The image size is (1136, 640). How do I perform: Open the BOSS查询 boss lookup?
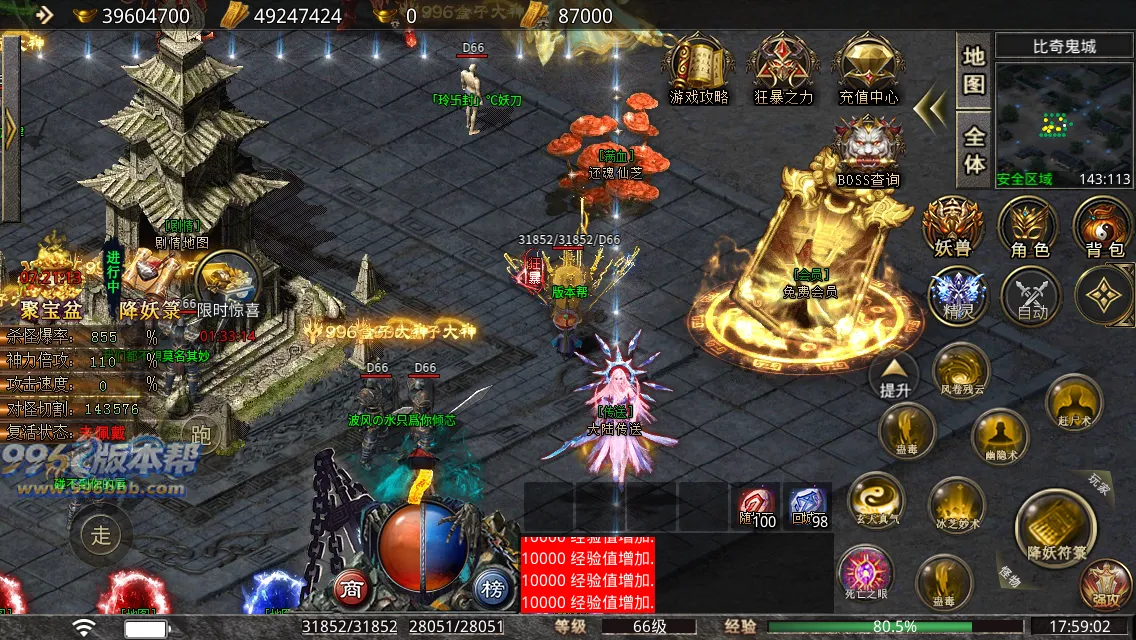click(868, 148)
